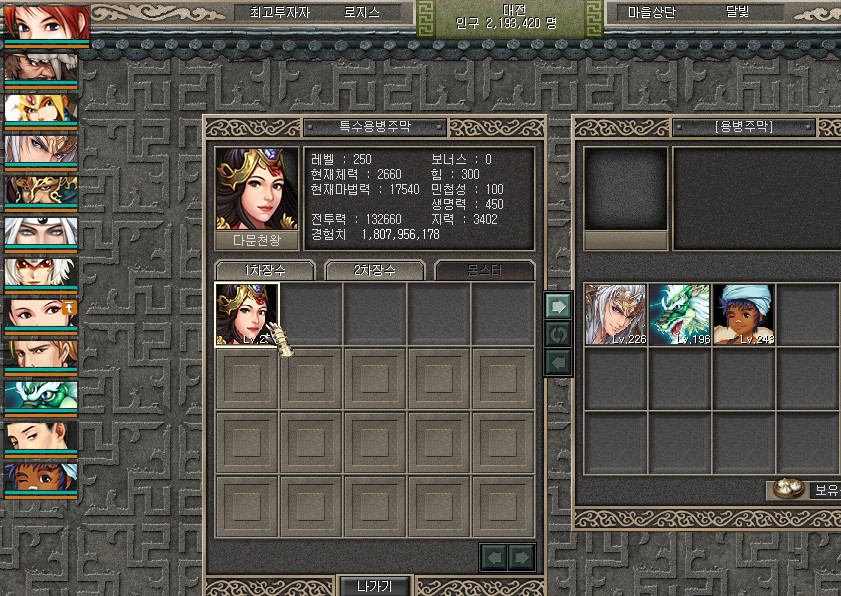Select the horned-helmet bearded party portrait
The height and width of the screenshot is (596, 841).
coord(41,67)
